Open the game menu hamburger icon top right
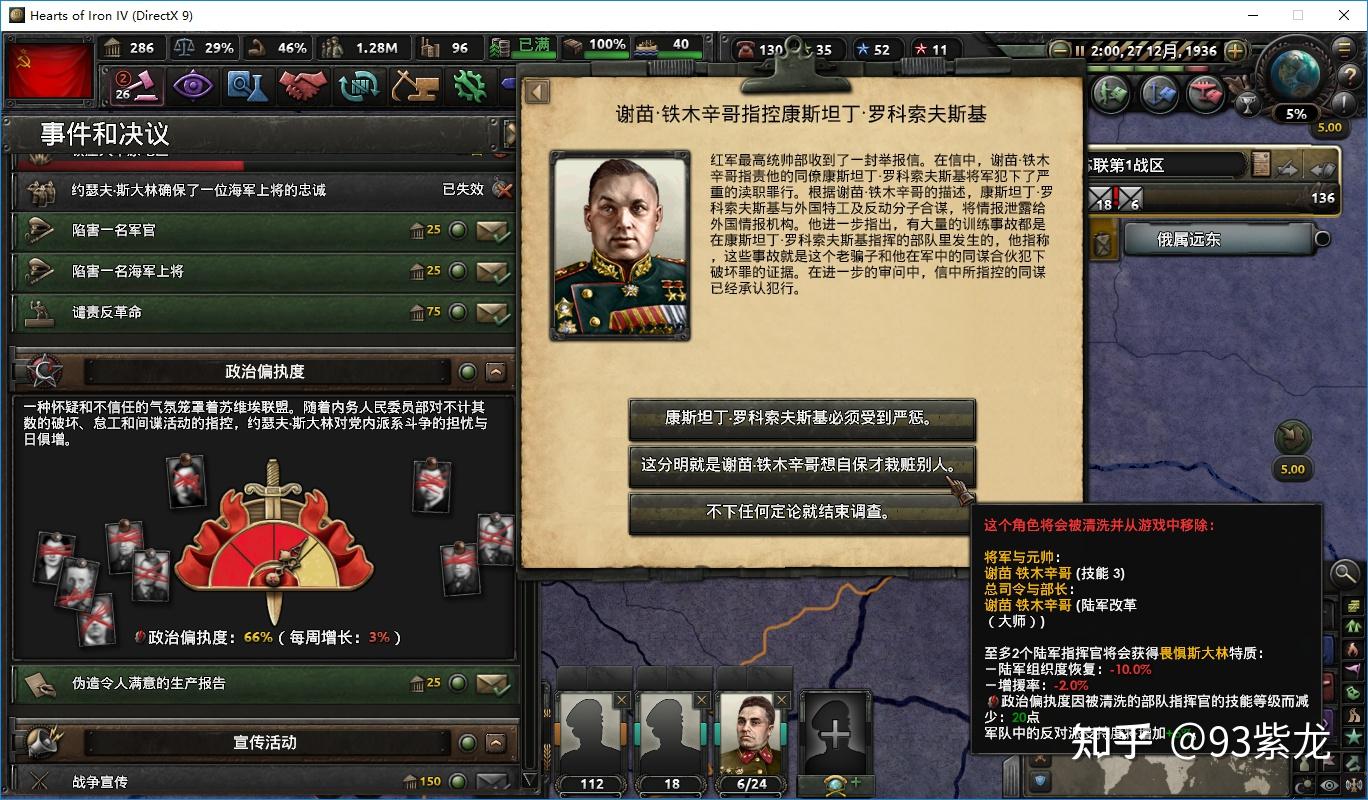The image size is (1368, 800). [x=1344, y=48]
